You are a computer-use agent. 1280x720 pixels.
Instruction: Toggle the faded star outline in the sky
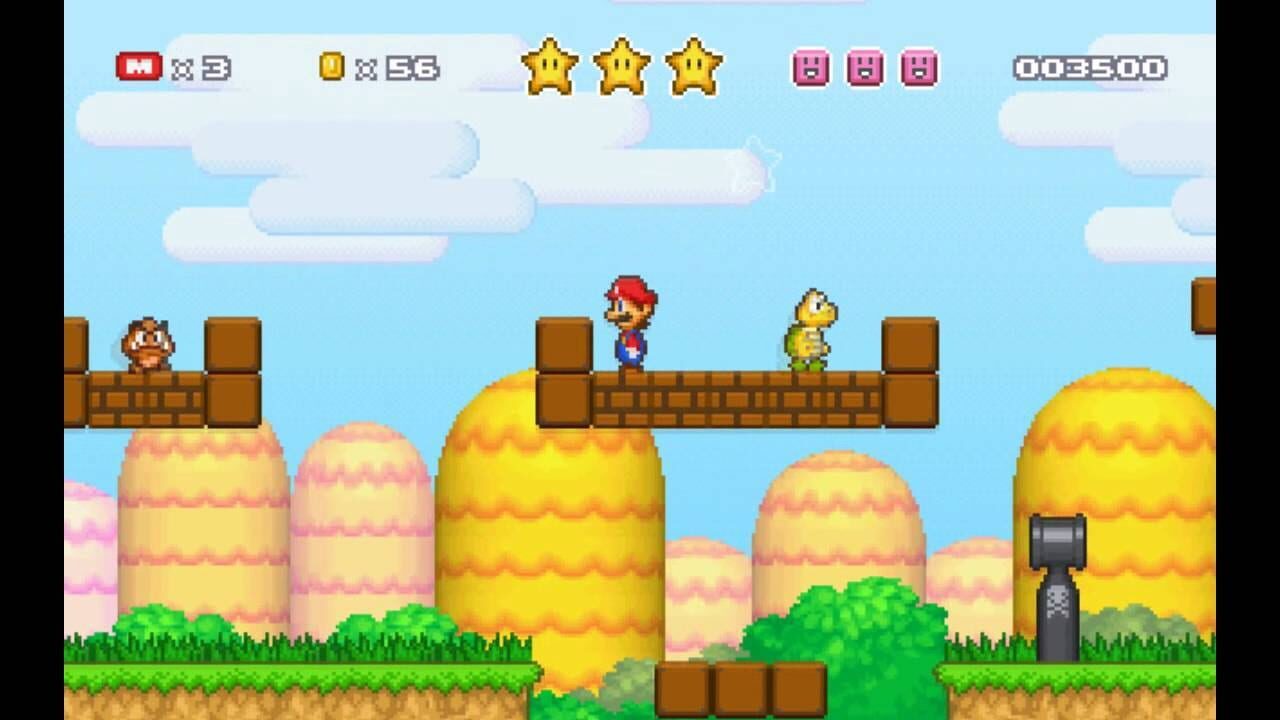pos(757,163)
